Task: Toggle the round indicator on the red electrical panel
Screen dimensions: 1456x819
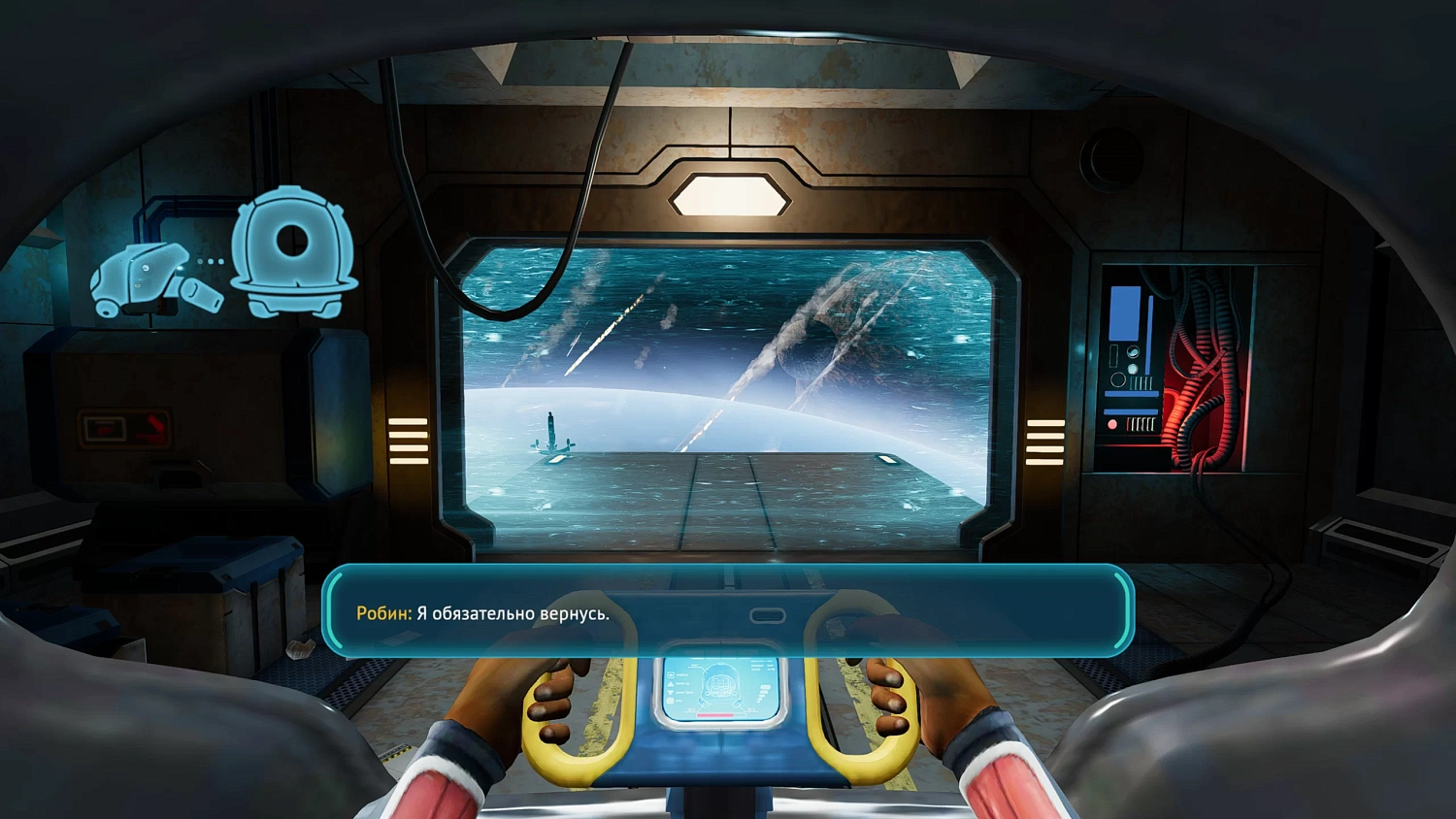Action: (x=1112, y=424)
